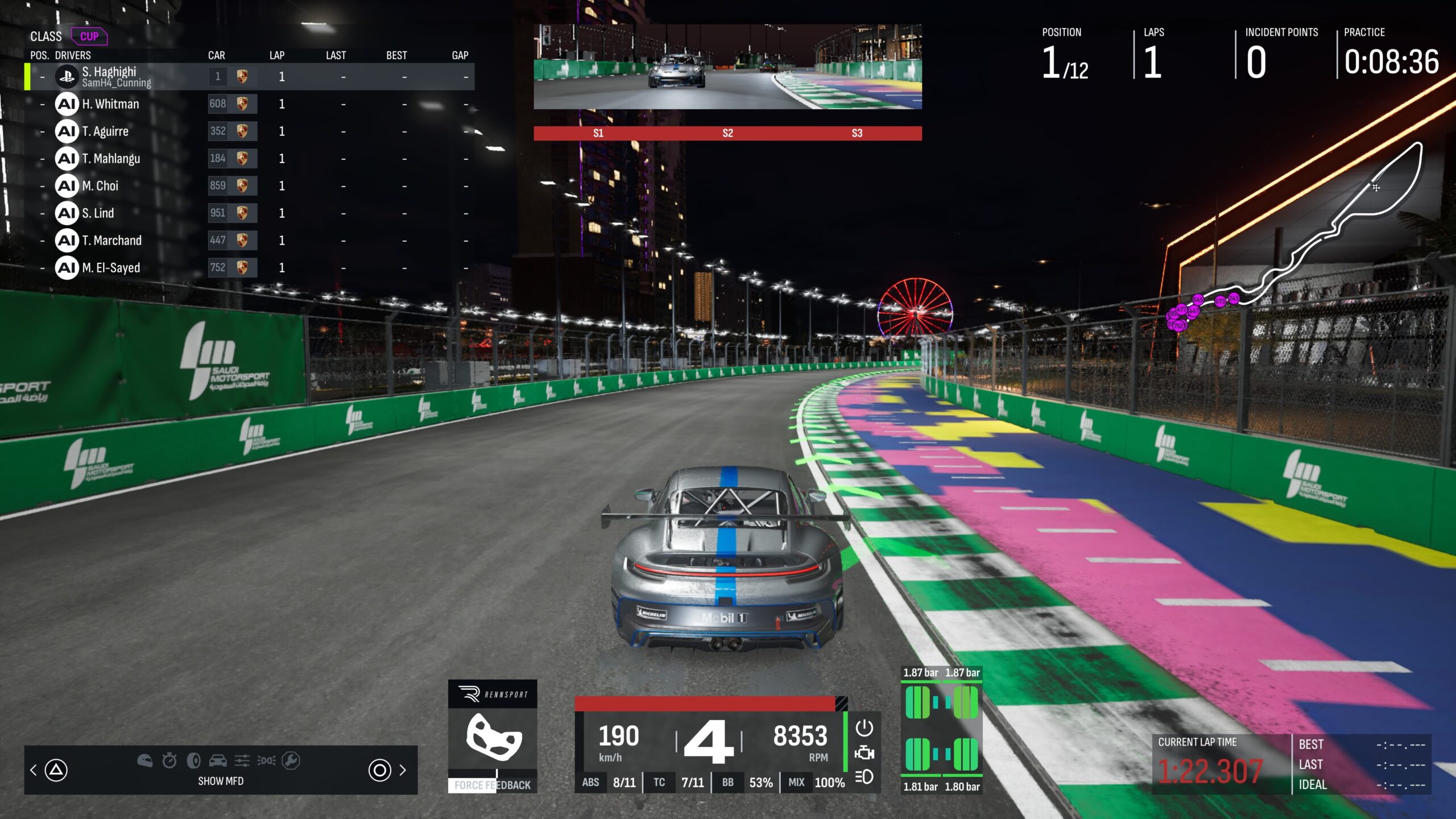Select the car setup sliders icon
1456x819 pixels.
point(242,761)
